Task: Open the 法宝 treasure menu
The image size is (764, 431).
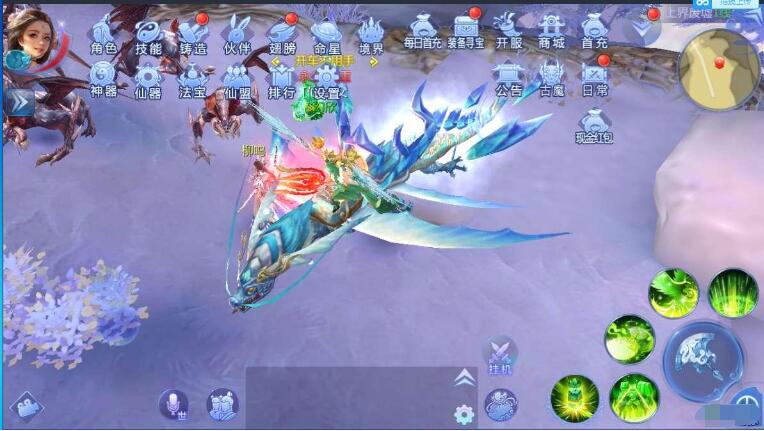Action: click(x=193, y=78)
